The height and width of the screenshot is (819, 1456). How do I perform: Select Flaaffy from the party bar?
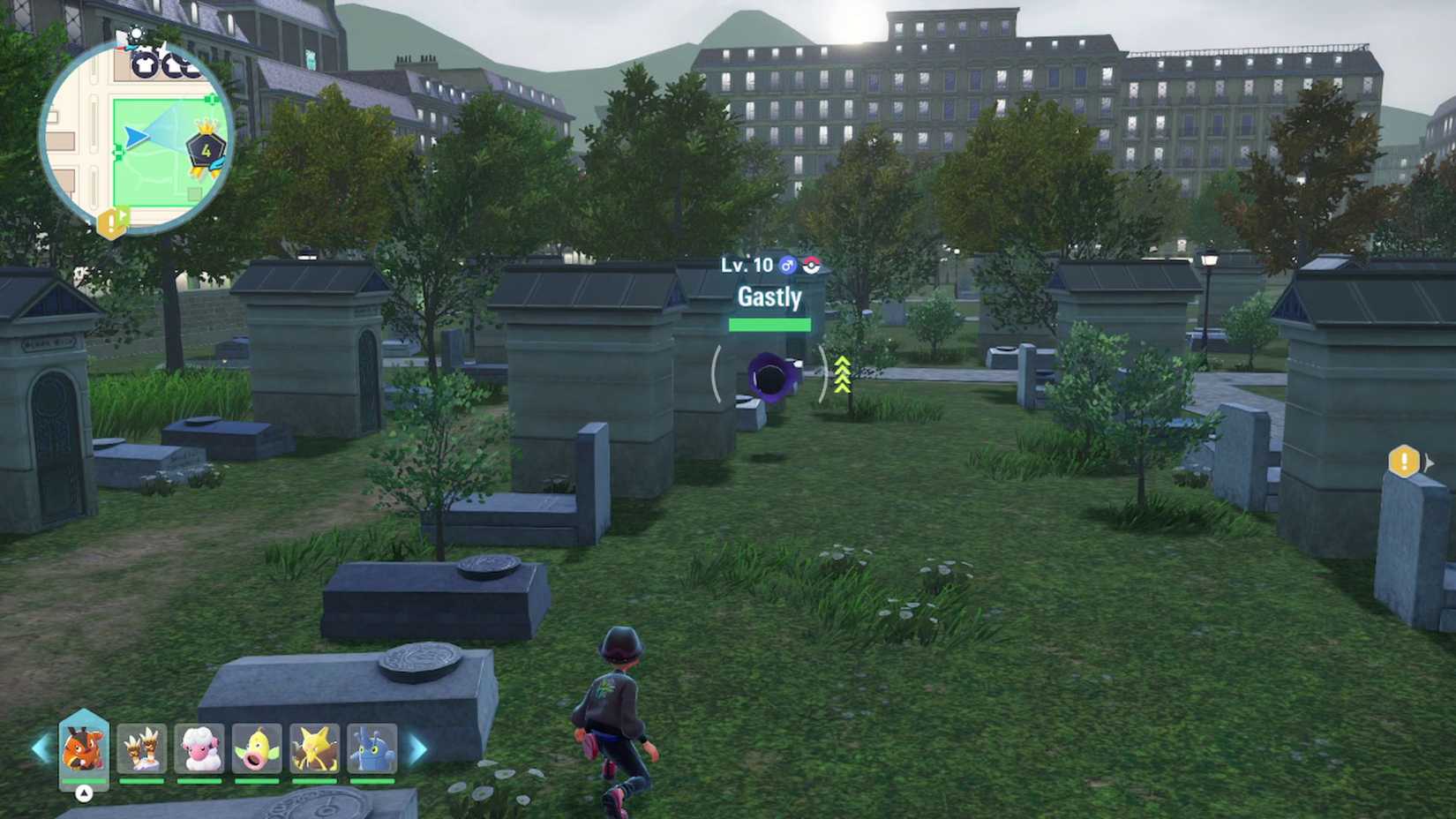click(200, 750)
